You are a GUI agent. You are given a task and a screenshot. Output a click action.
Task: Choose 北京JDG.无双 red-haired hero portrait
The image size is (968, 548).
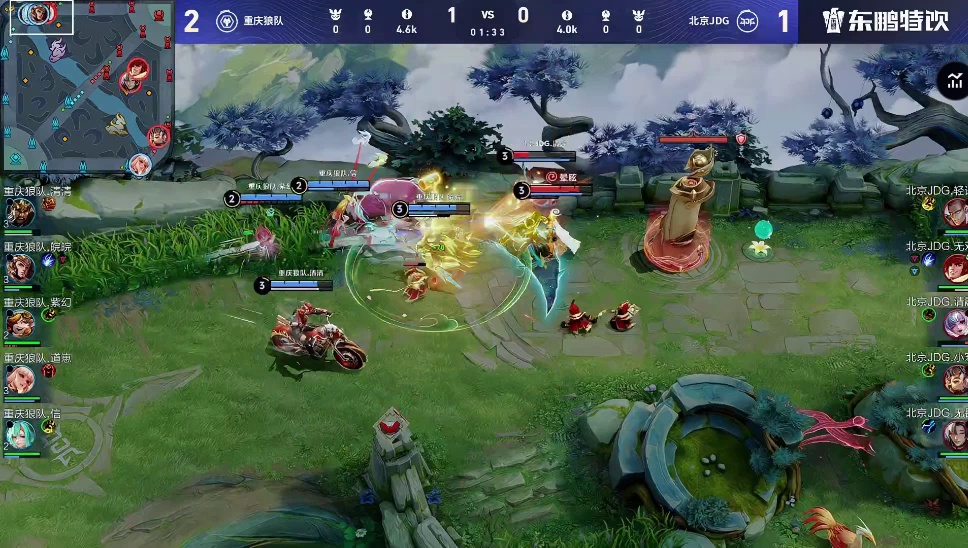pos(954,267)
